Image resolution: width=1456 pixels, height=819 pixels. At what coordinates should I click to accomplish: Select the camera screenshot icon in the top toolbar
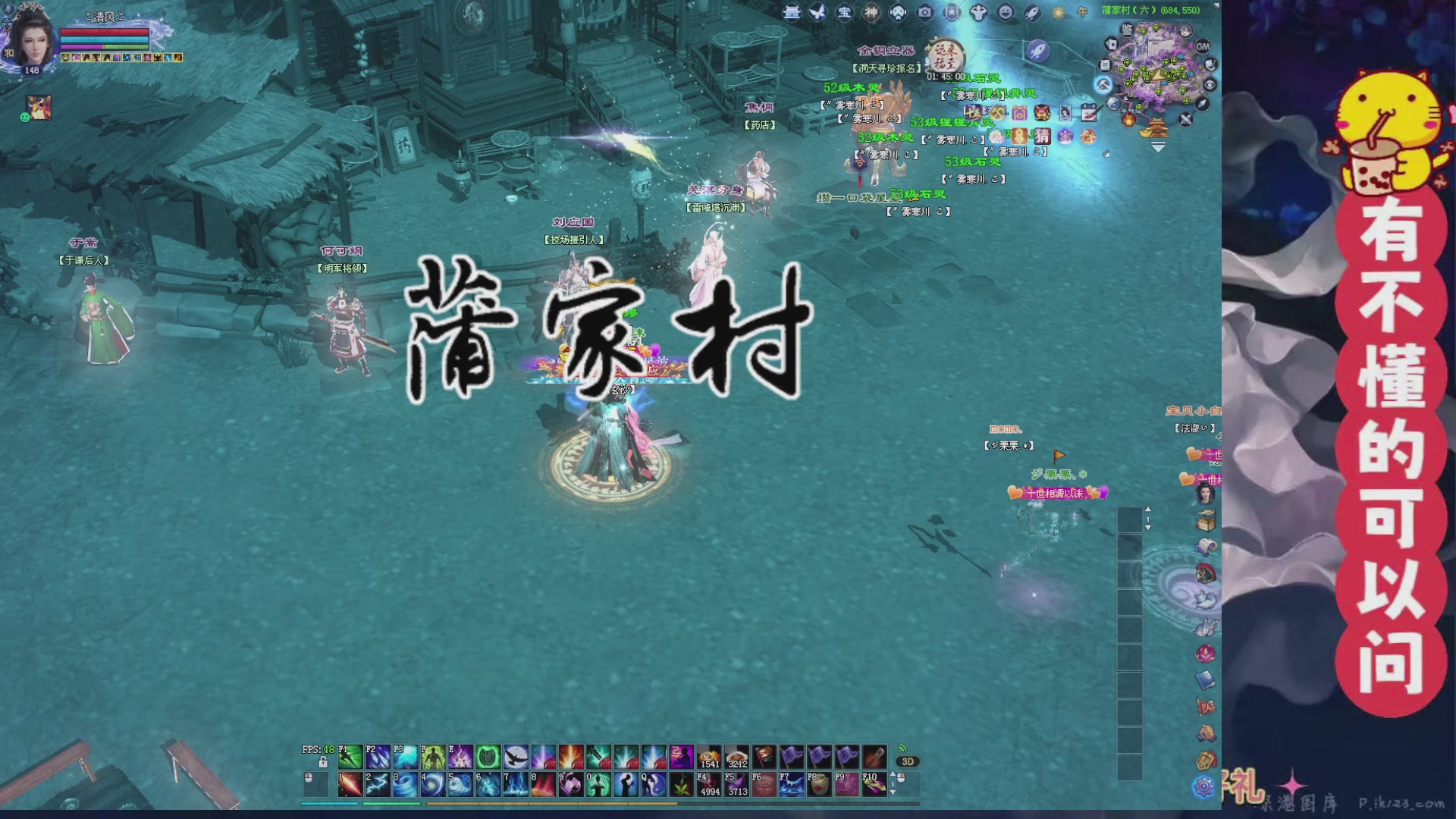click(924, 12)
